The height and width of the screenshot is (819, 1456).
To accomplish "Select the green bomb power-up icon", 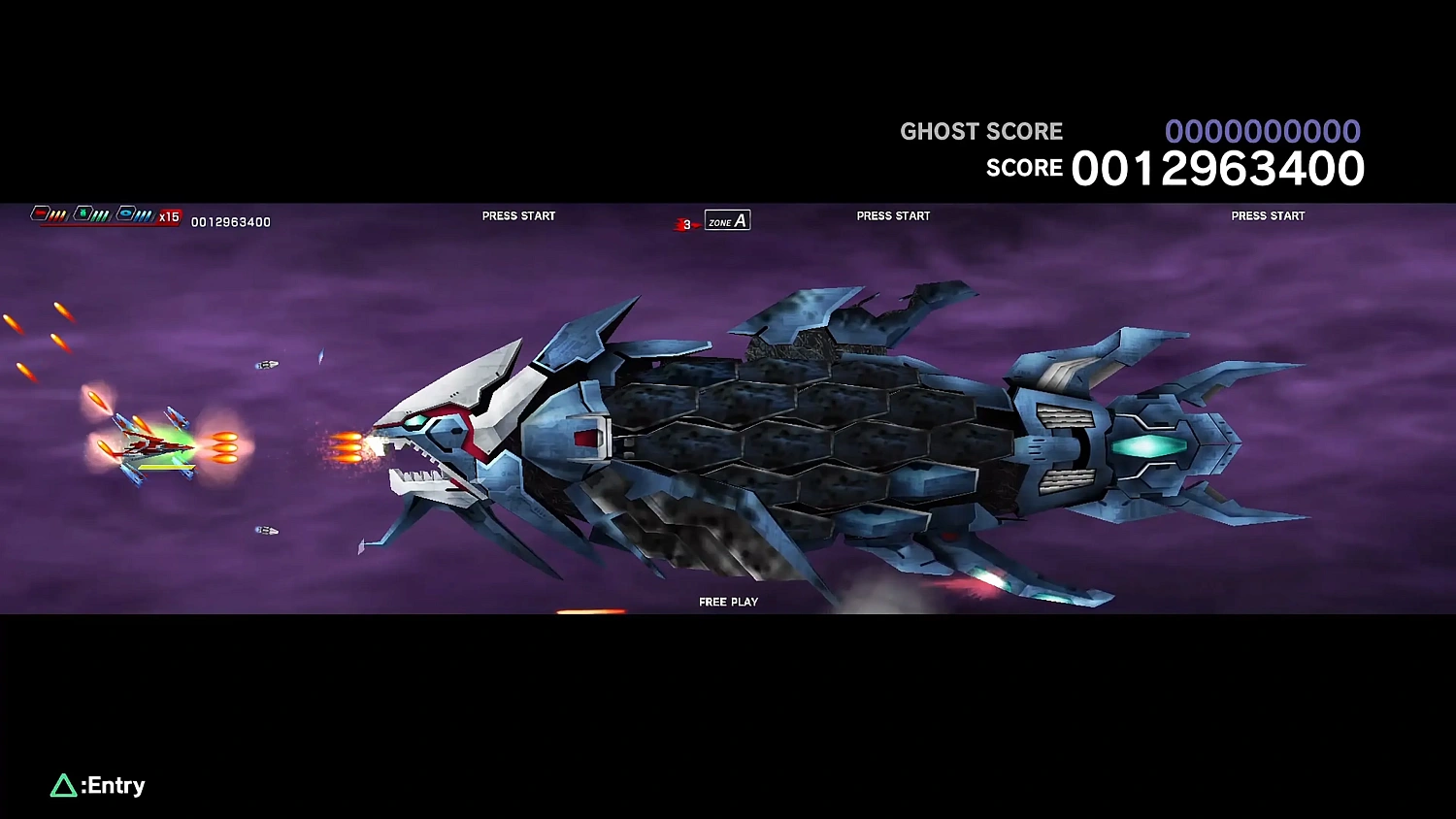I will [x=83, y=213].
